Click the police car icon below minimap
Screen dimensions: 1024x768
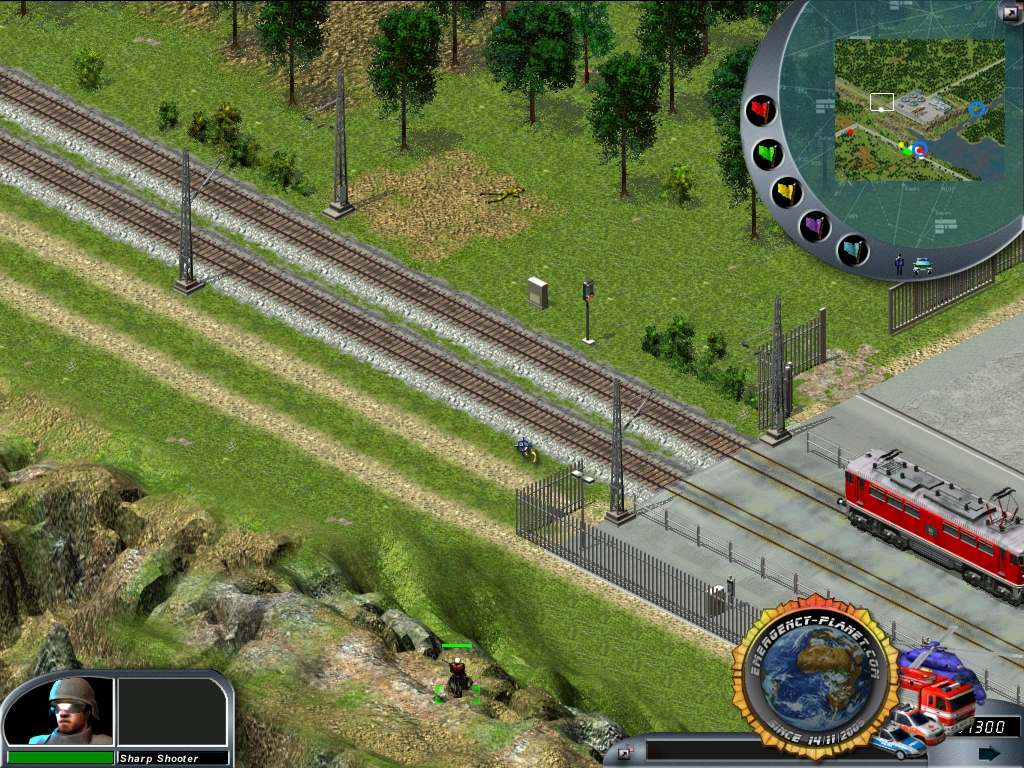click(x=922, y=266)
